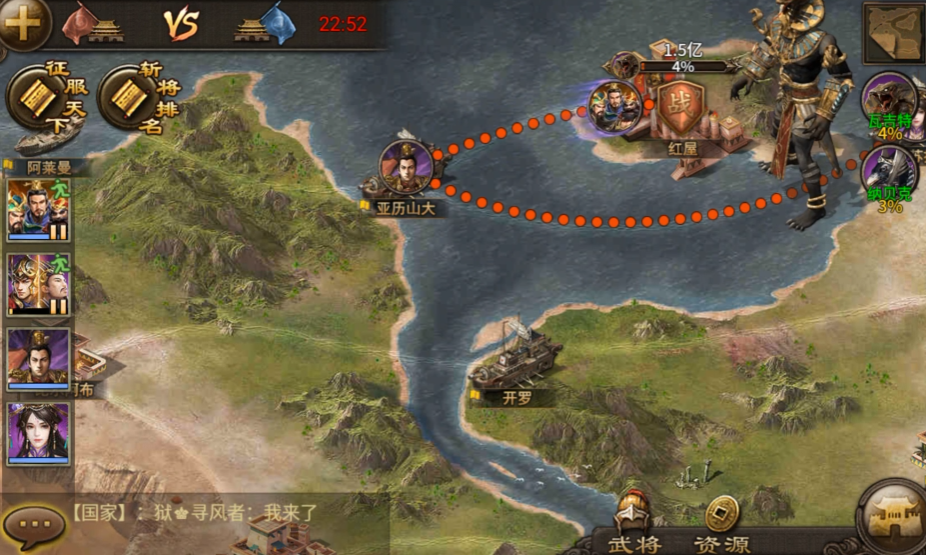The image size is (926, 555).
Task: Select the general portrait above 亚历山大
Action: [406, 166]
